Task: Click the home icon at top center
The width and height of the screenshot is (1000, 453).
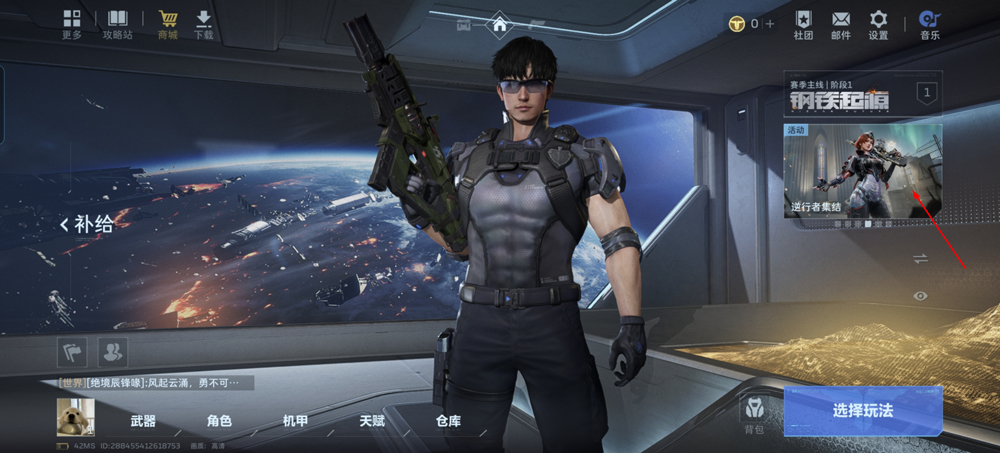Action: tap(499, 24)
